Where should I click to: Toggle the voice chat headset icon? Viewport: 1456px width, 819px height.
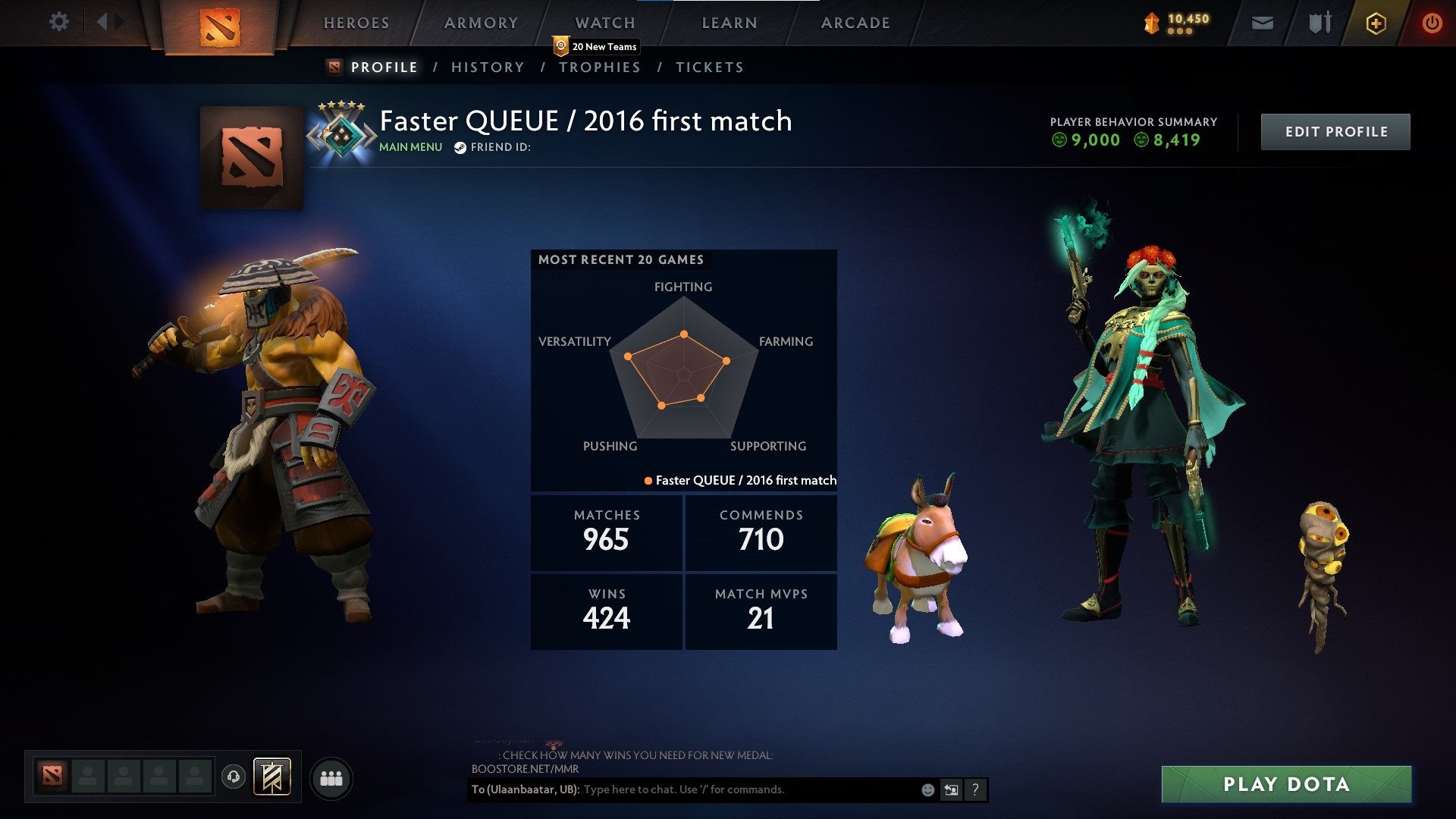[x=235, y=777]
